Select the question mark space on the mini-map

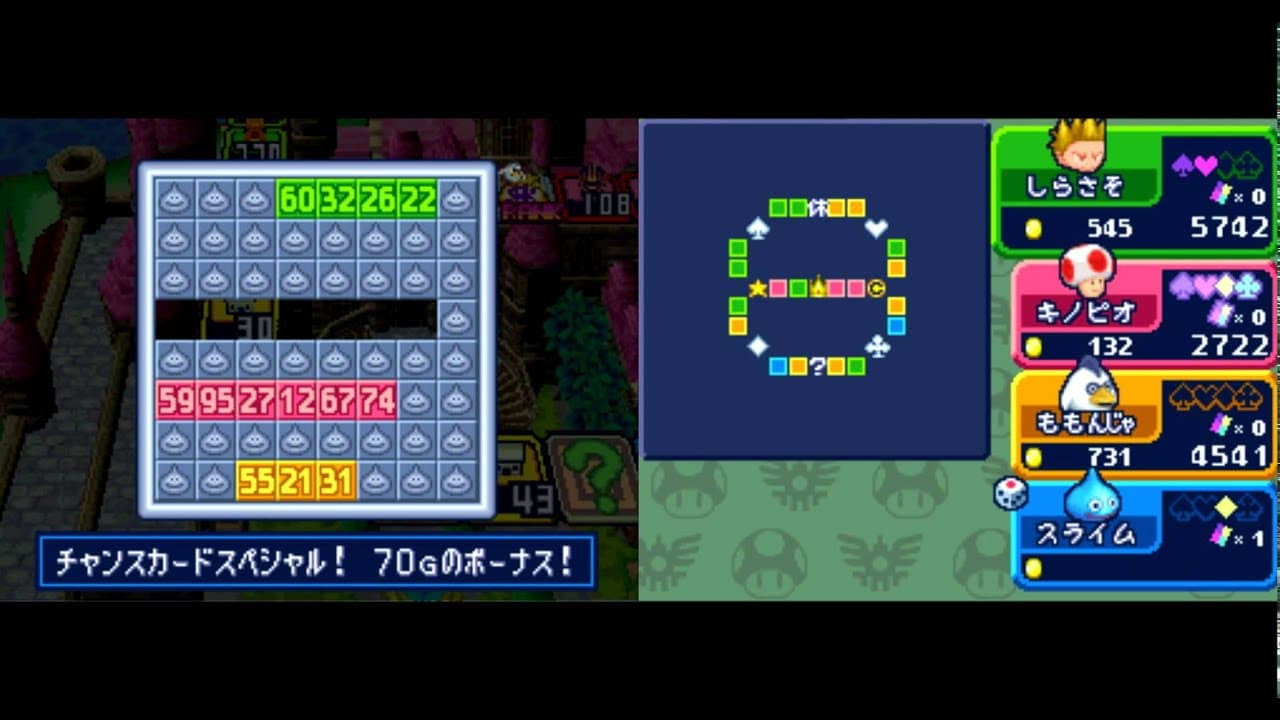(x=817, y=365)
